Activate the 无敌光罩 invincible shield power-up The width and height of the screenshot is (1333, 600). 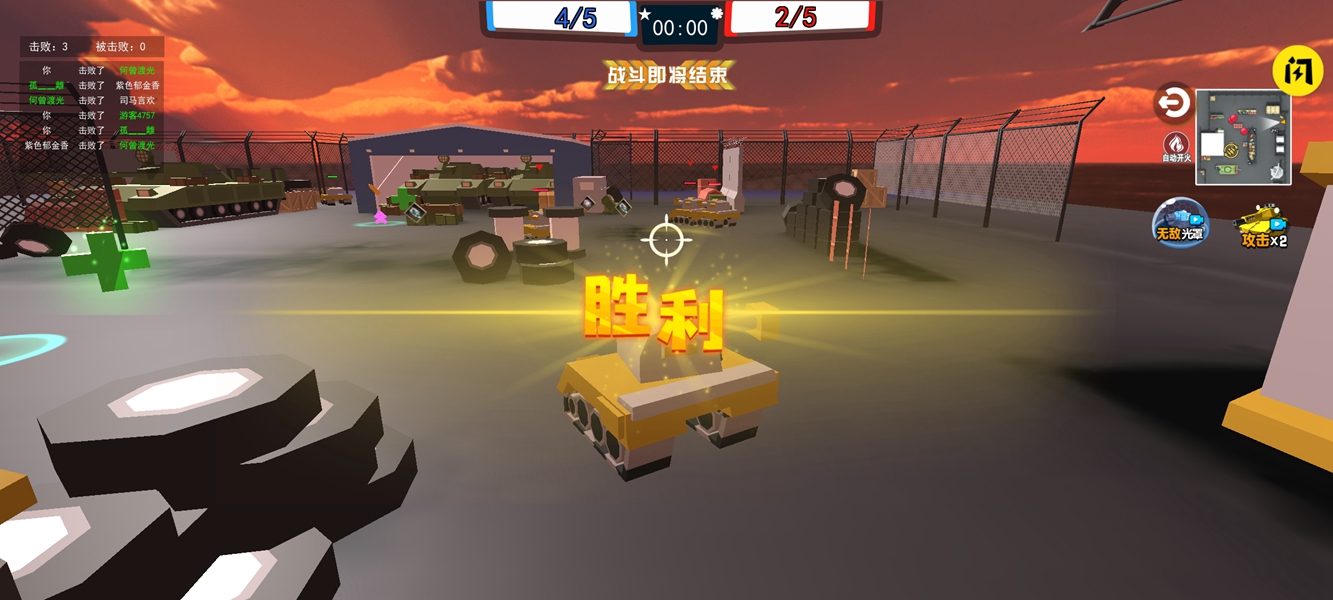pyautogui.click(x=1180, y=221)
